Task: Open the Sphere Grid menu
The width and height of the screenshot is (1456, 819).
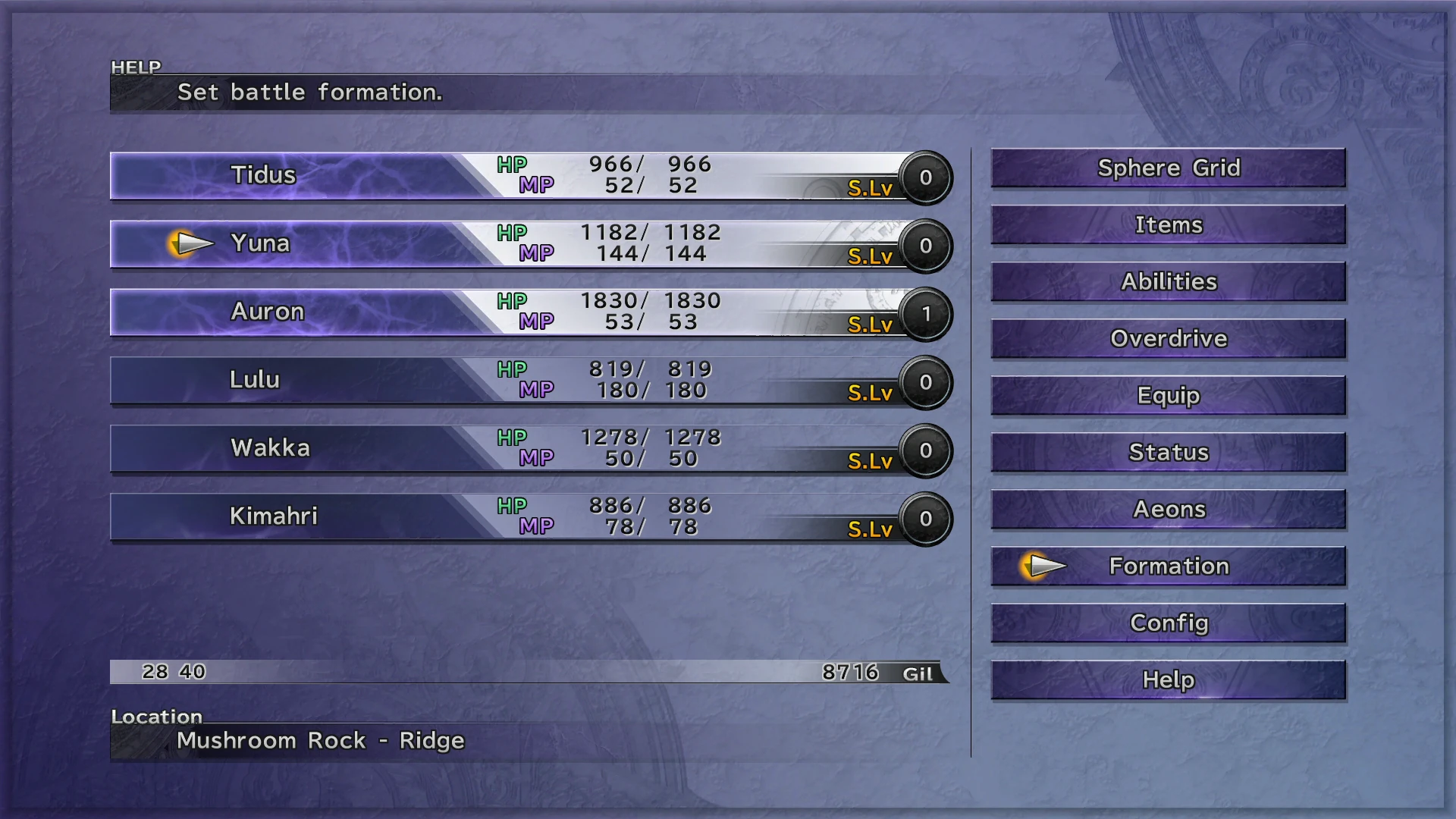Action: pos(1168,168)
